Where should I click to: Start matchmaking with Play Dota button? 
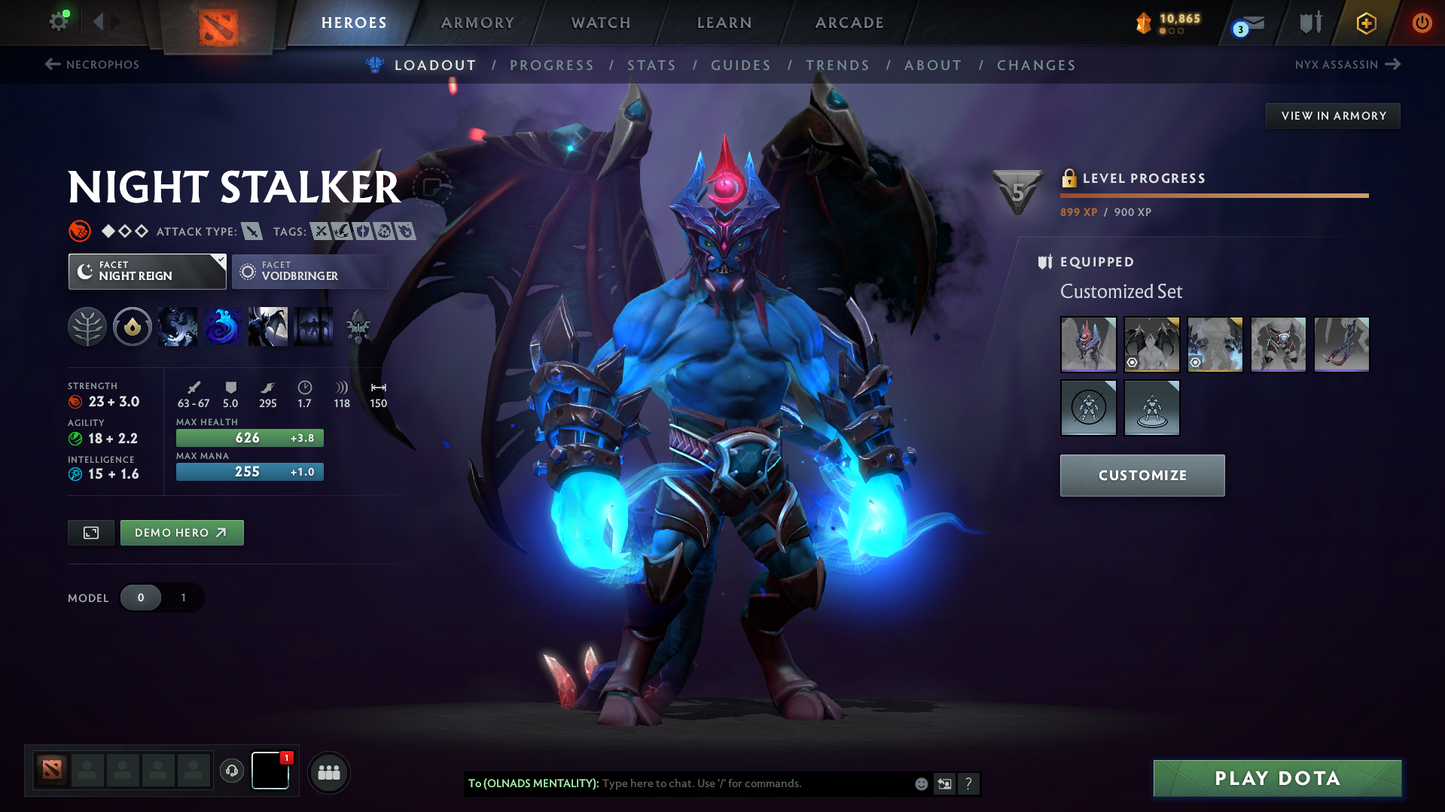click(x=1276, y=778)
